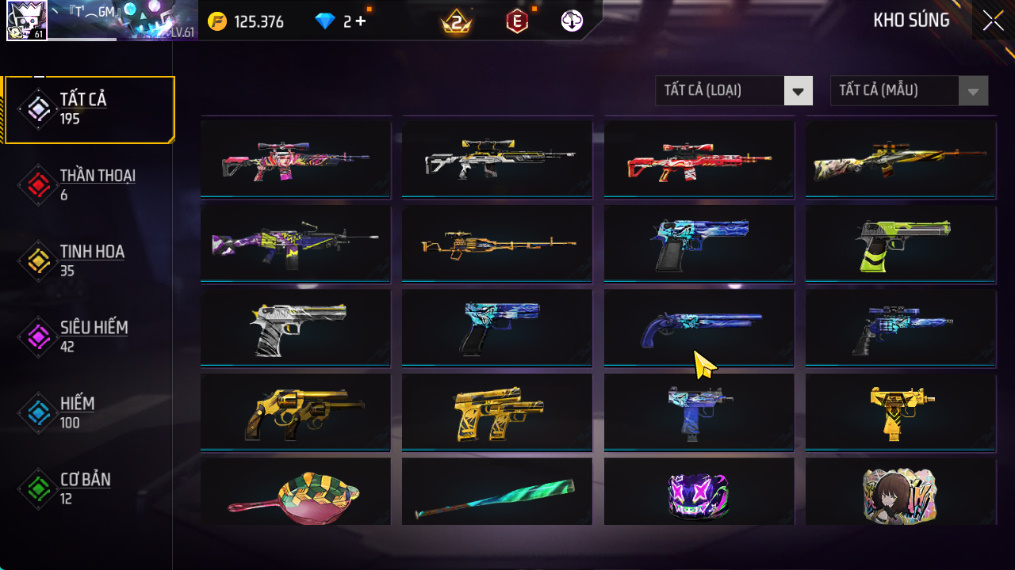Viewport: 1015px width, 570px height.
Task: Select the red and white rifle skin
Action: pyautogui.click(x=699, y=158)
